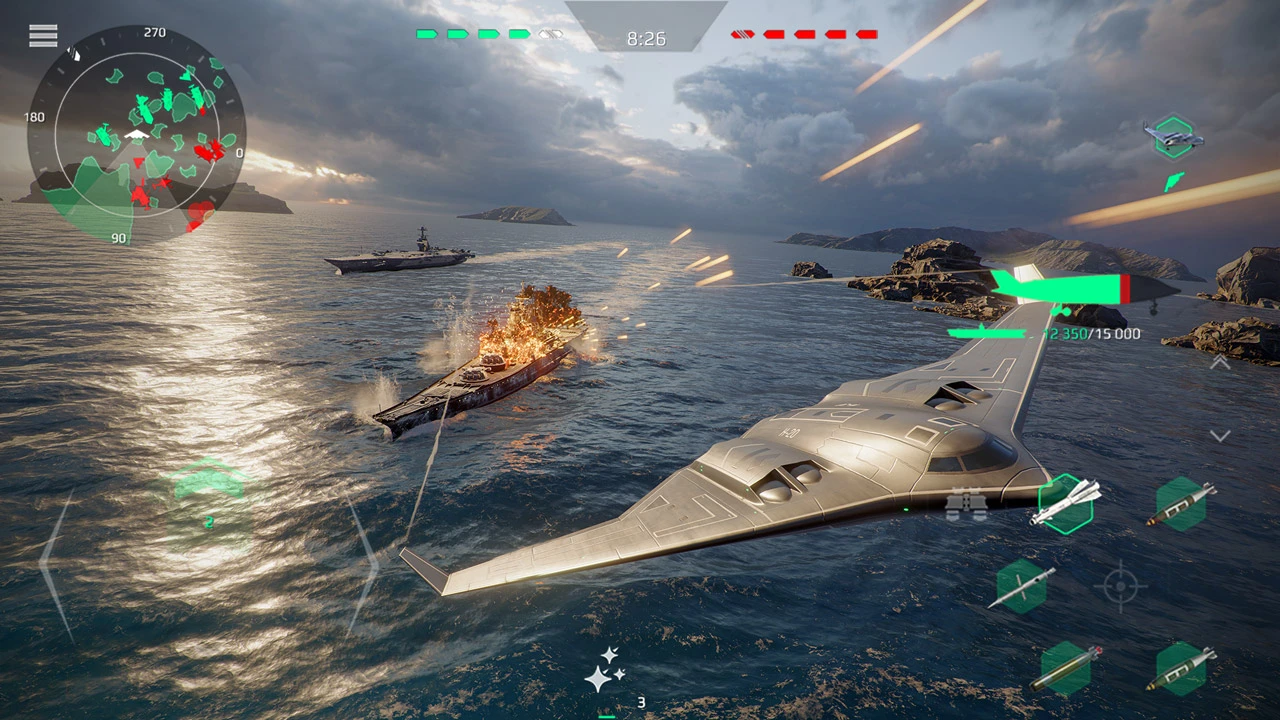Viewport: 1280px width, 720px height.
Task: Steer right with the right arrow
Action: point(362,564)
